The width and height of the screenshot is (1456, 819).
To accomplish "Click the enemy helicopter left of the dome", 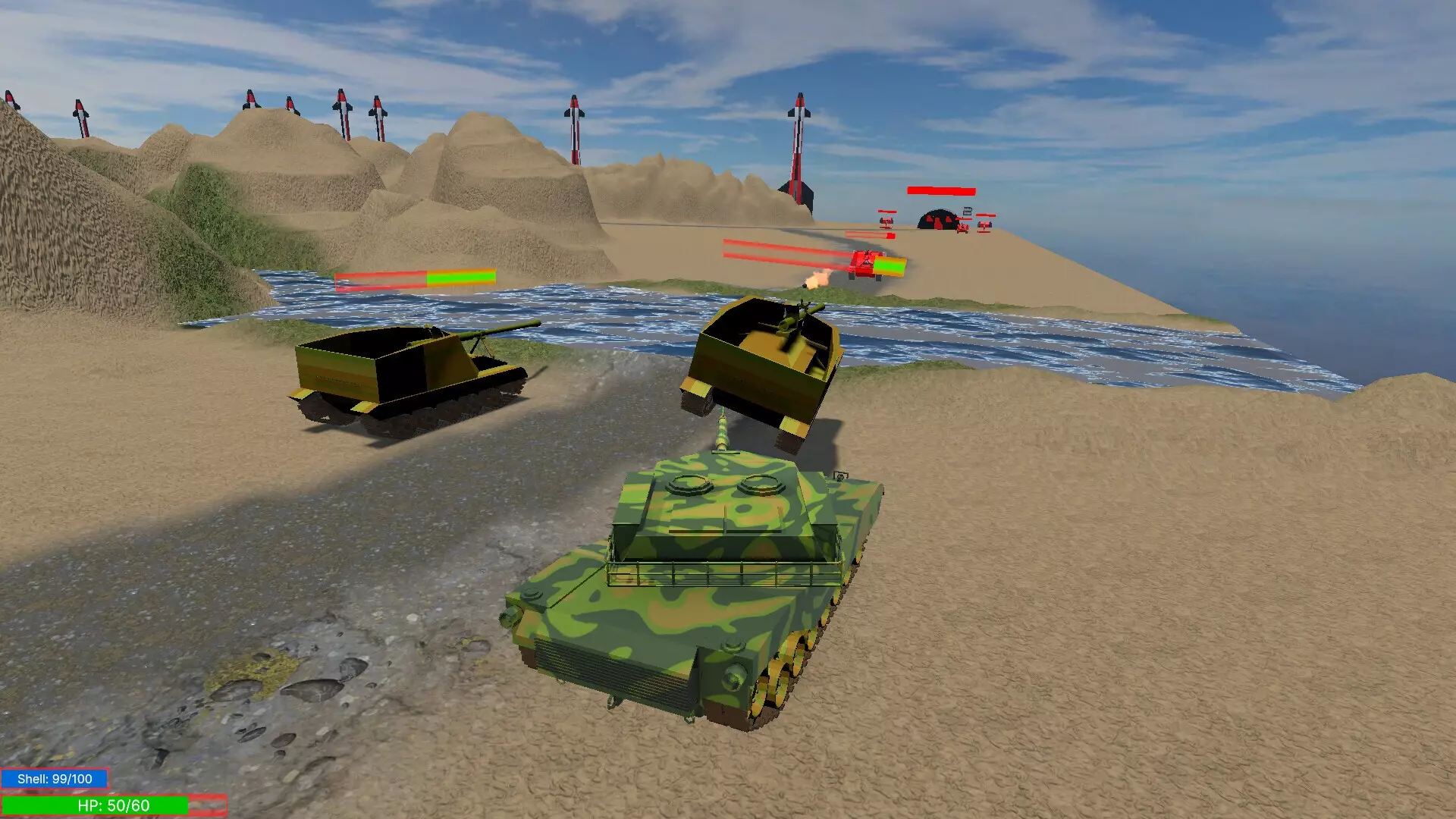I will [x=886, y=222].
